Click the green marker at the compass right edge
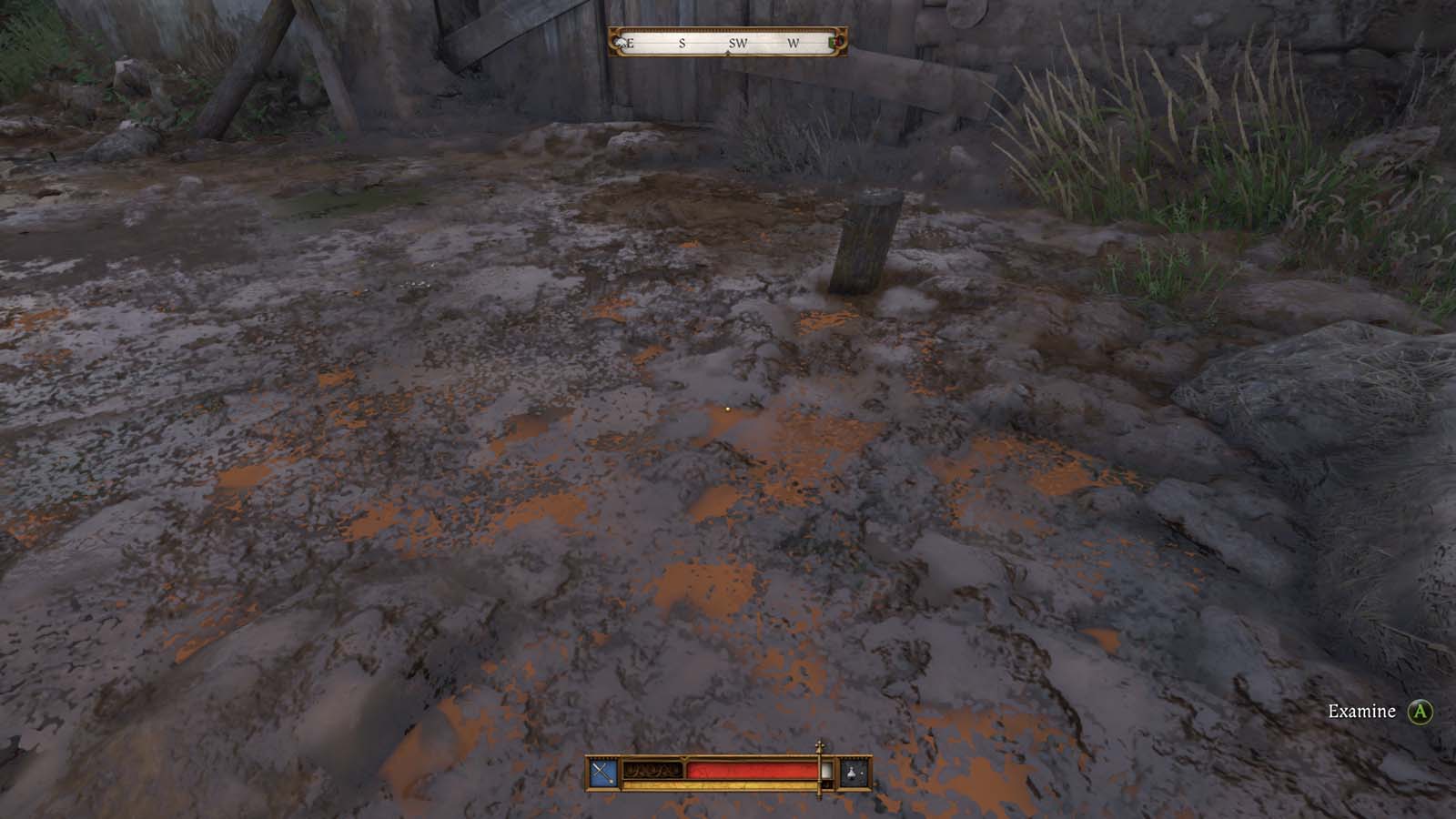Image resolution: width=1456 pixels, height=819 pixels. [x=834, y=42]
